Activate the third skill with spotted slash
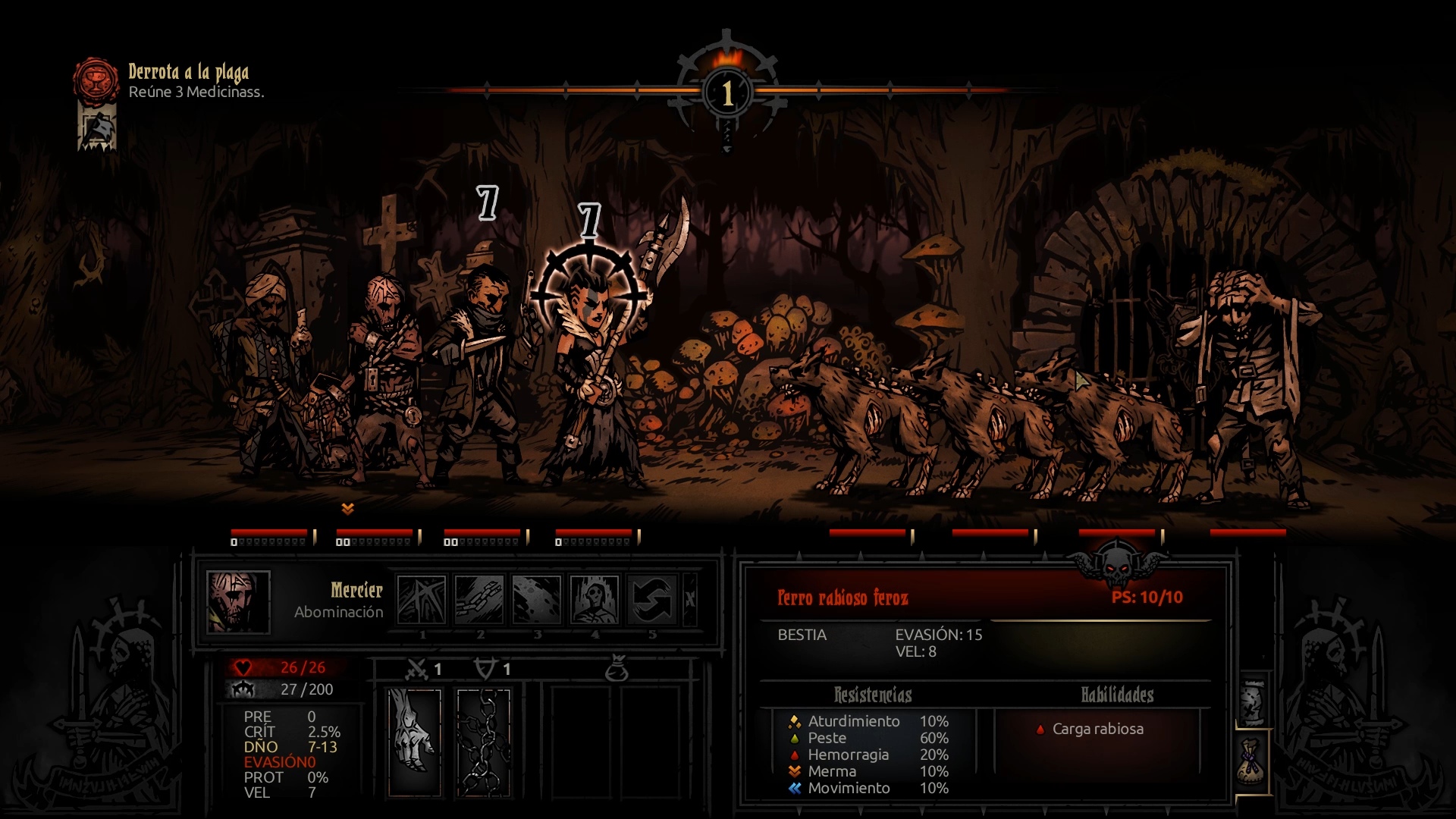 537,599
